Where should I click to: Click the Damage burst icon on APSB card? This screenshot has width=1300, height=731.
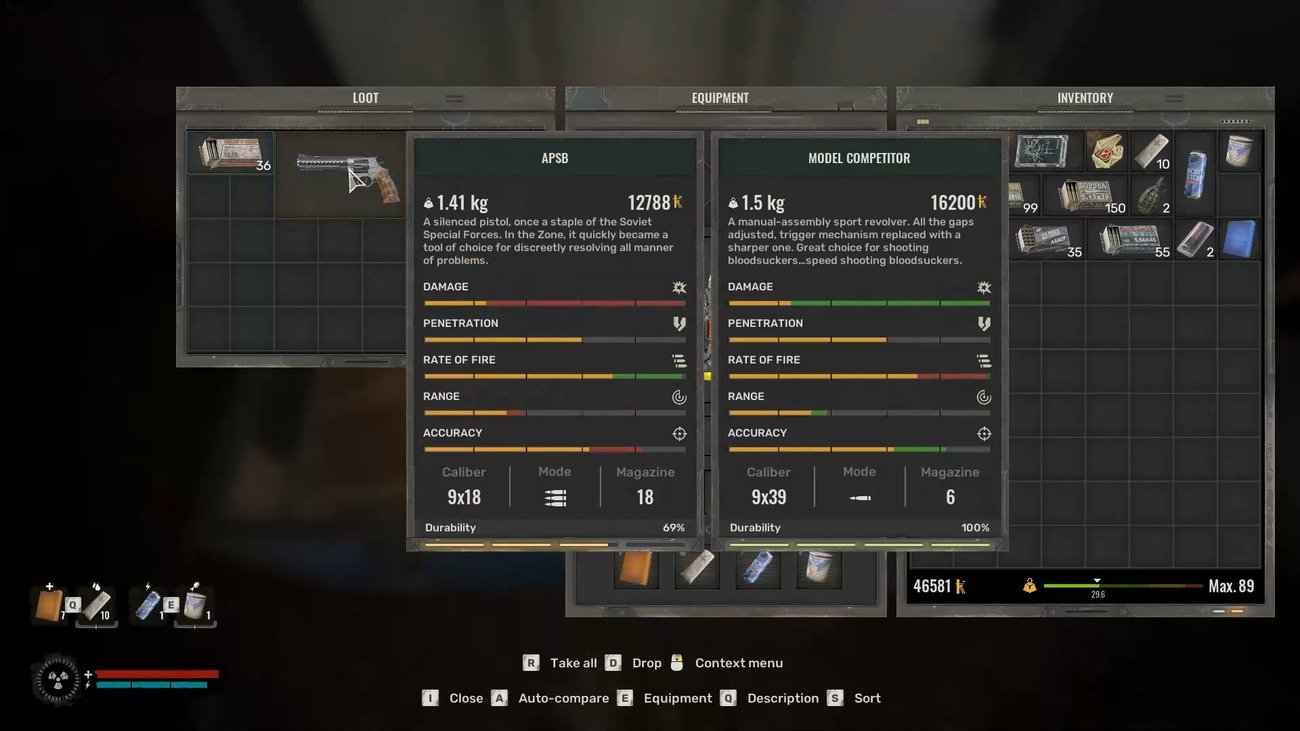[x=679, y=287]
